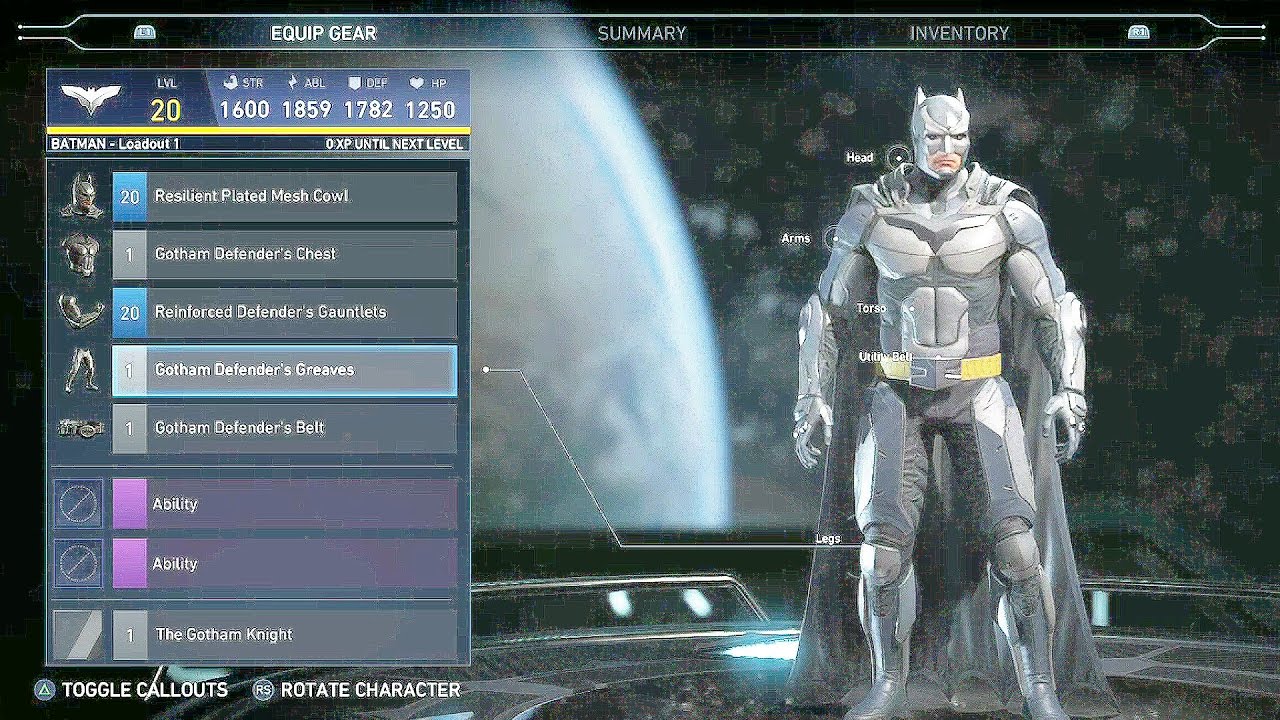Image resolution: width=1280 pixels, height=720 pixels.
Task: Switch to the Summary tab
Action: tap(642, 33)
